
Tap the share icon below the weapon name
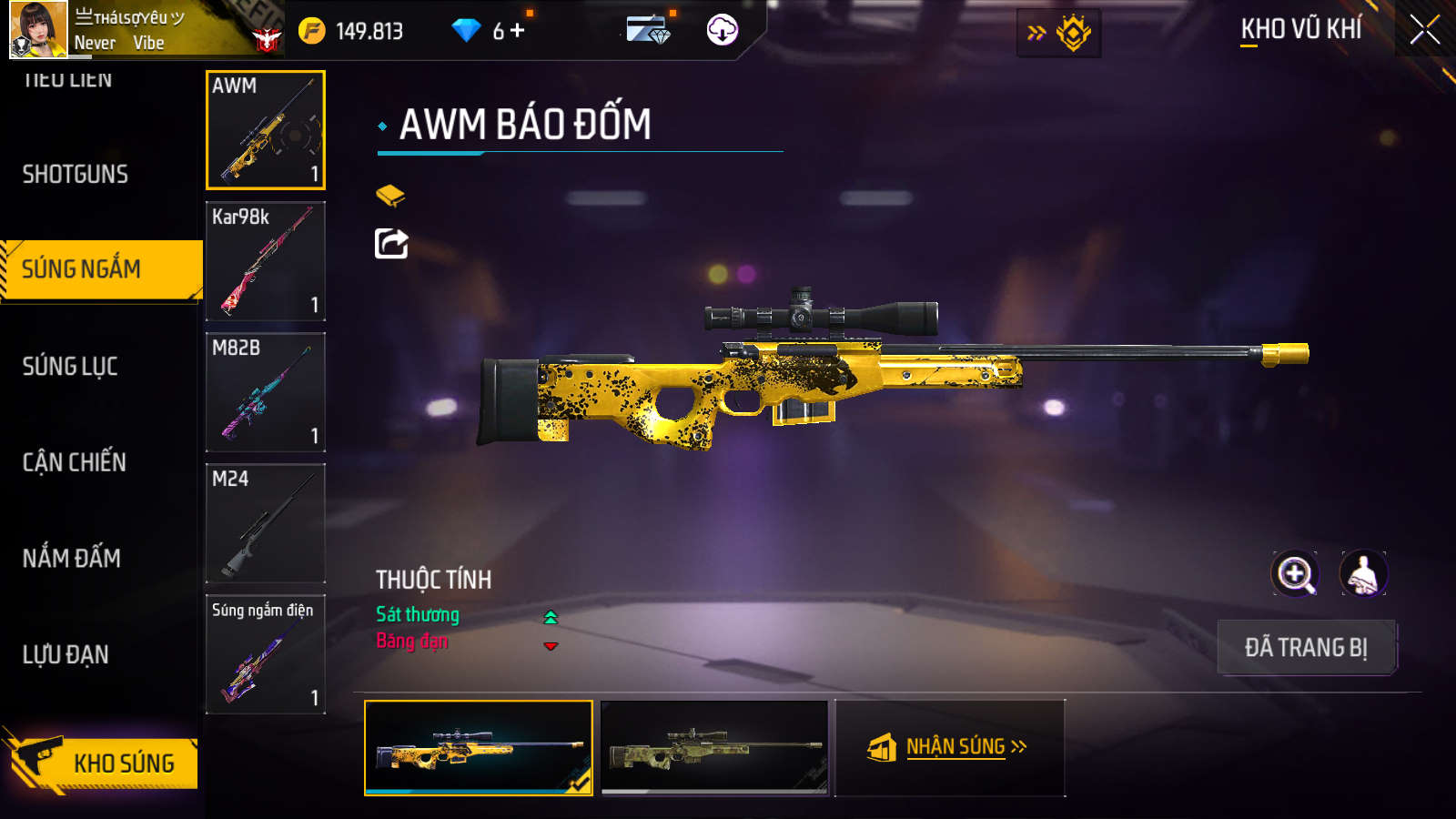point(391,244)
